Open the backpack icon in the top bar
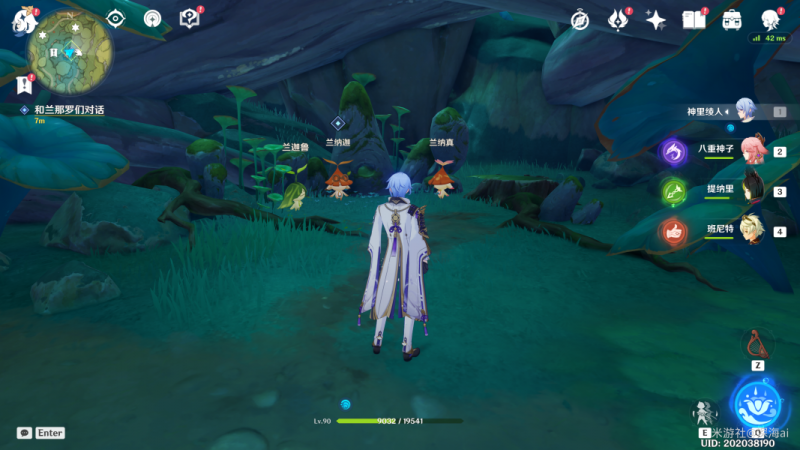The height and width of the screenshot is (450, 800). click(x=731, y=20)
